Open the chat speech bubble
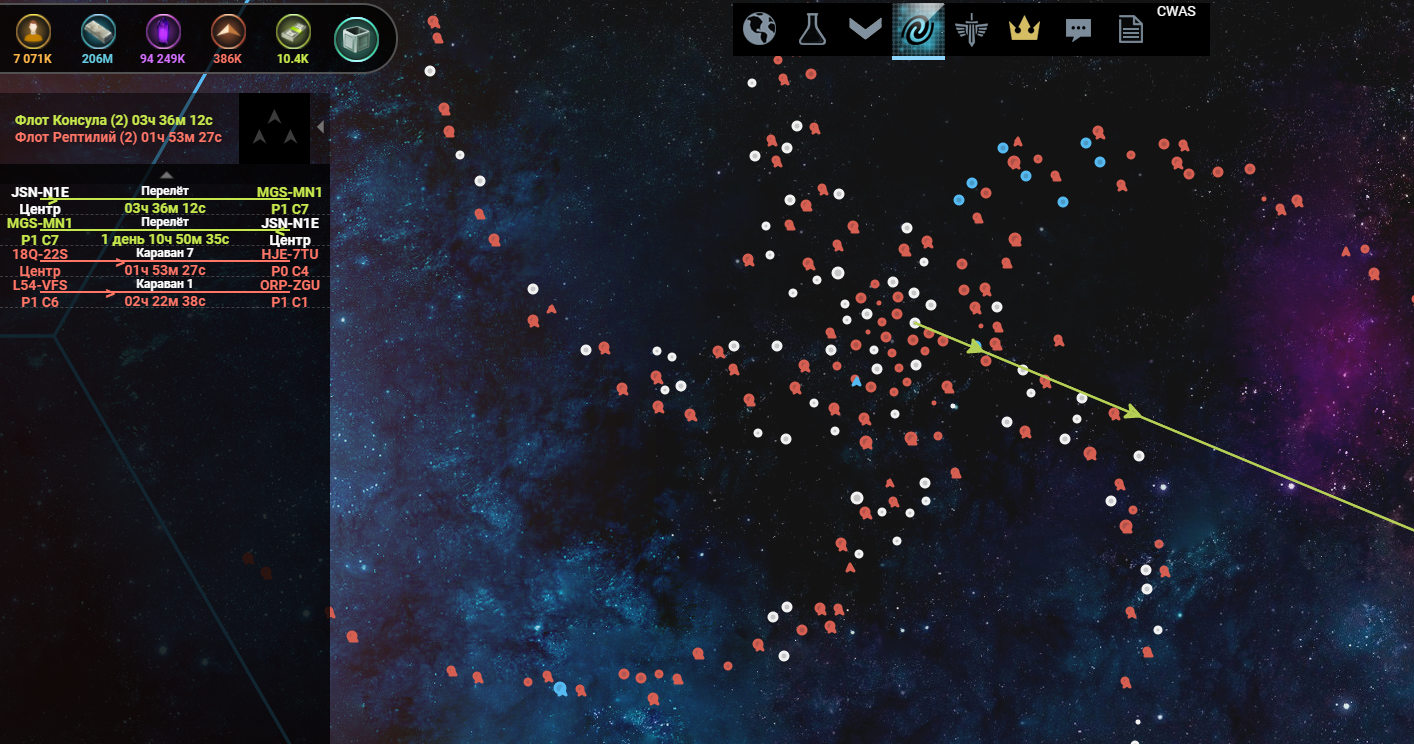 [1077, 29]
